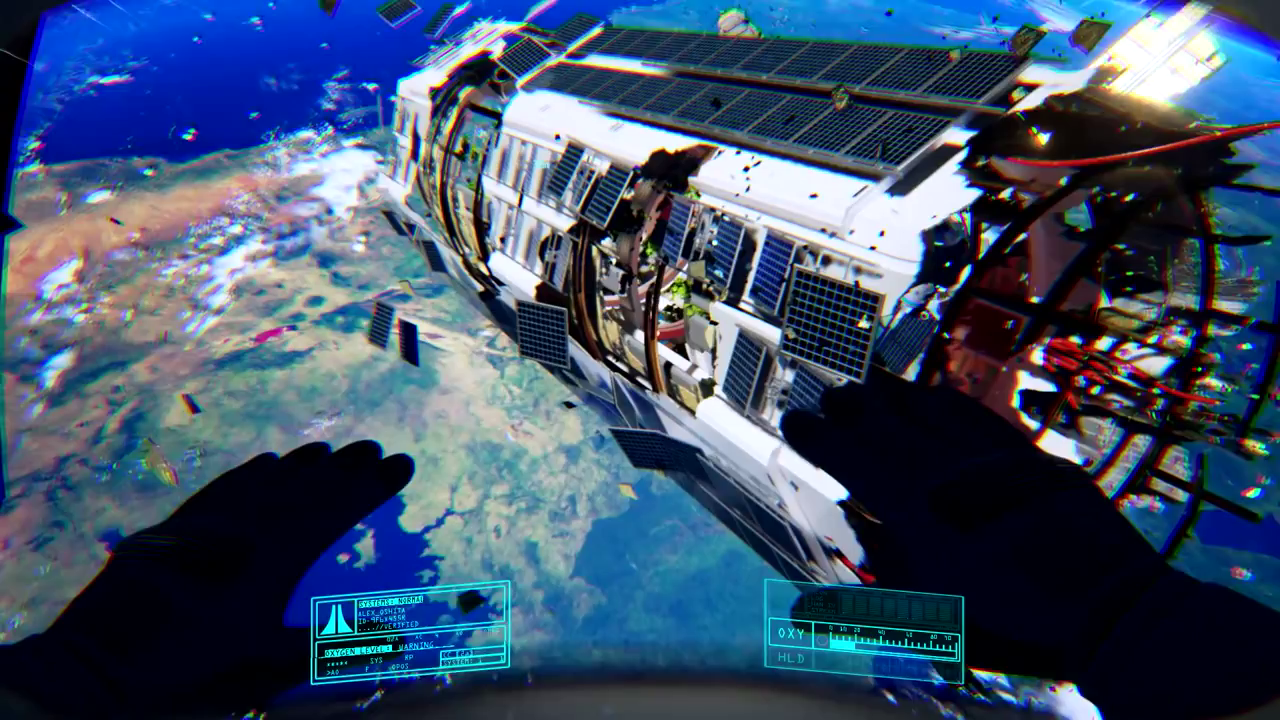The height and width of the screenshot is (720, 1280).
Task: Toggle the HLD mode on the oxygen gauge
Action: point(790,659)
